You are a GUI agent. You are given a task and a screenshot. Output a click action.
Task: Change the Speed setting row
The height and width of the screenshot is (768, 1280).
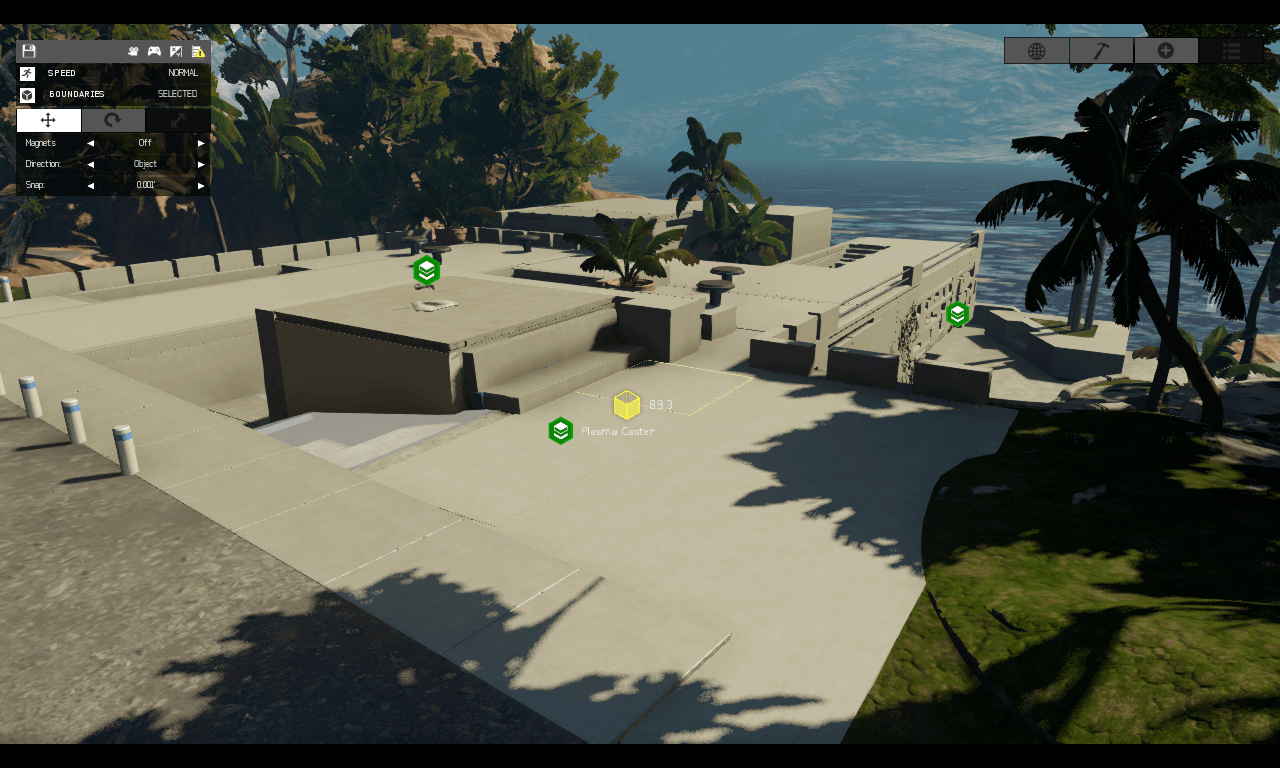[113, 73]
